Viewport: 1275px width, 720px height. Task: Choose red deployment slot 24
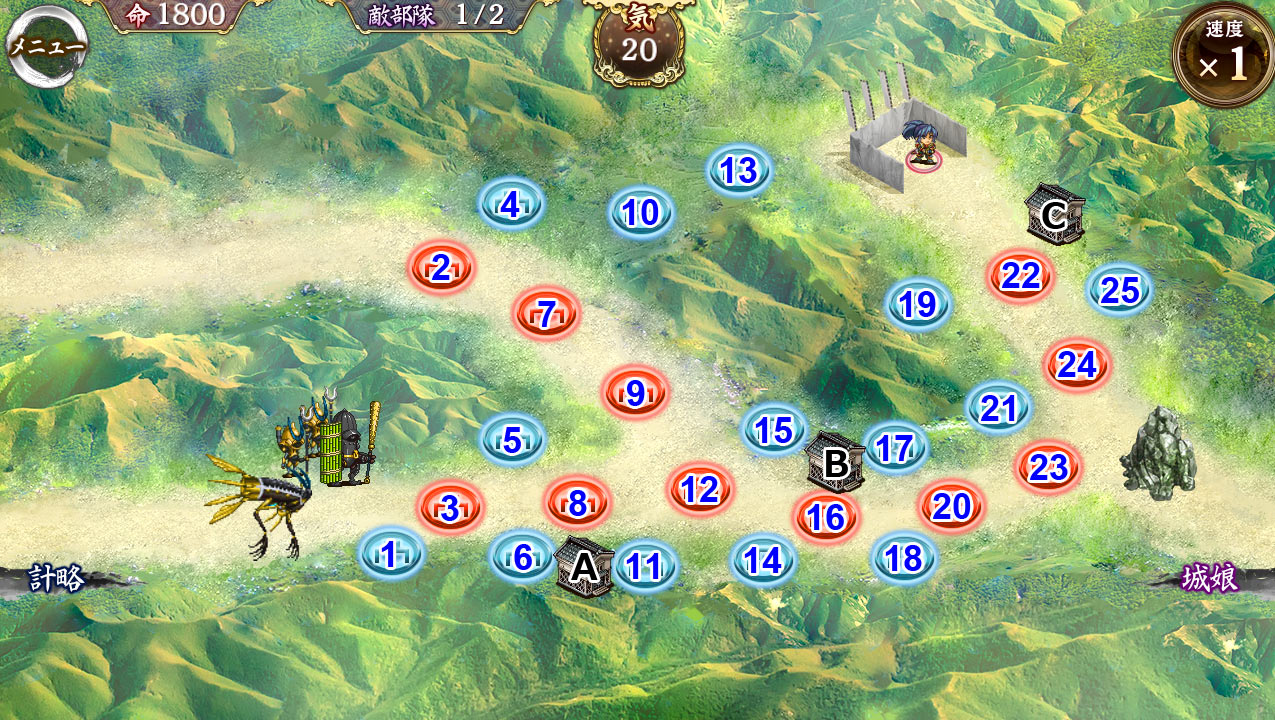click(x=1077, y=366)
